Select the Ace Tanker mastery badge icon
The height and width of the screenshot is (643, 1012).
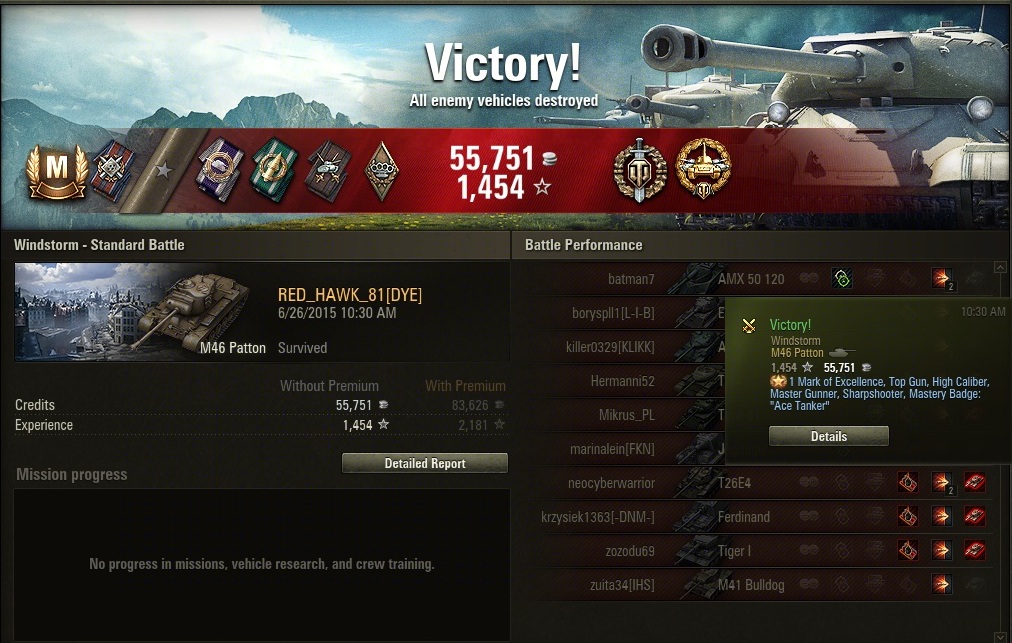click(x=56, y=169)
